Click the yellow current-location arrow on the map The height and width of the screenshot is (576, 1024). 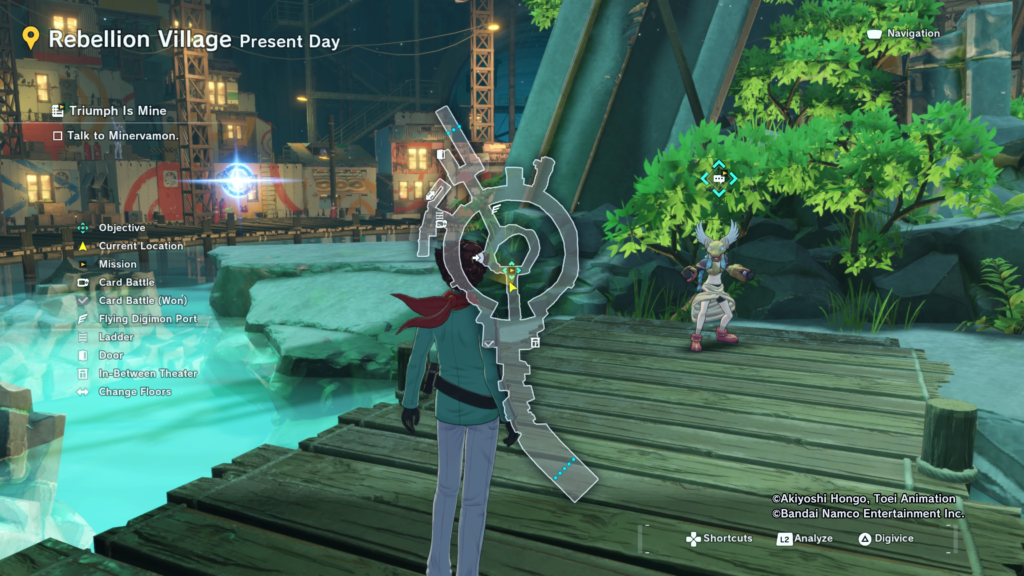(513, 286)
